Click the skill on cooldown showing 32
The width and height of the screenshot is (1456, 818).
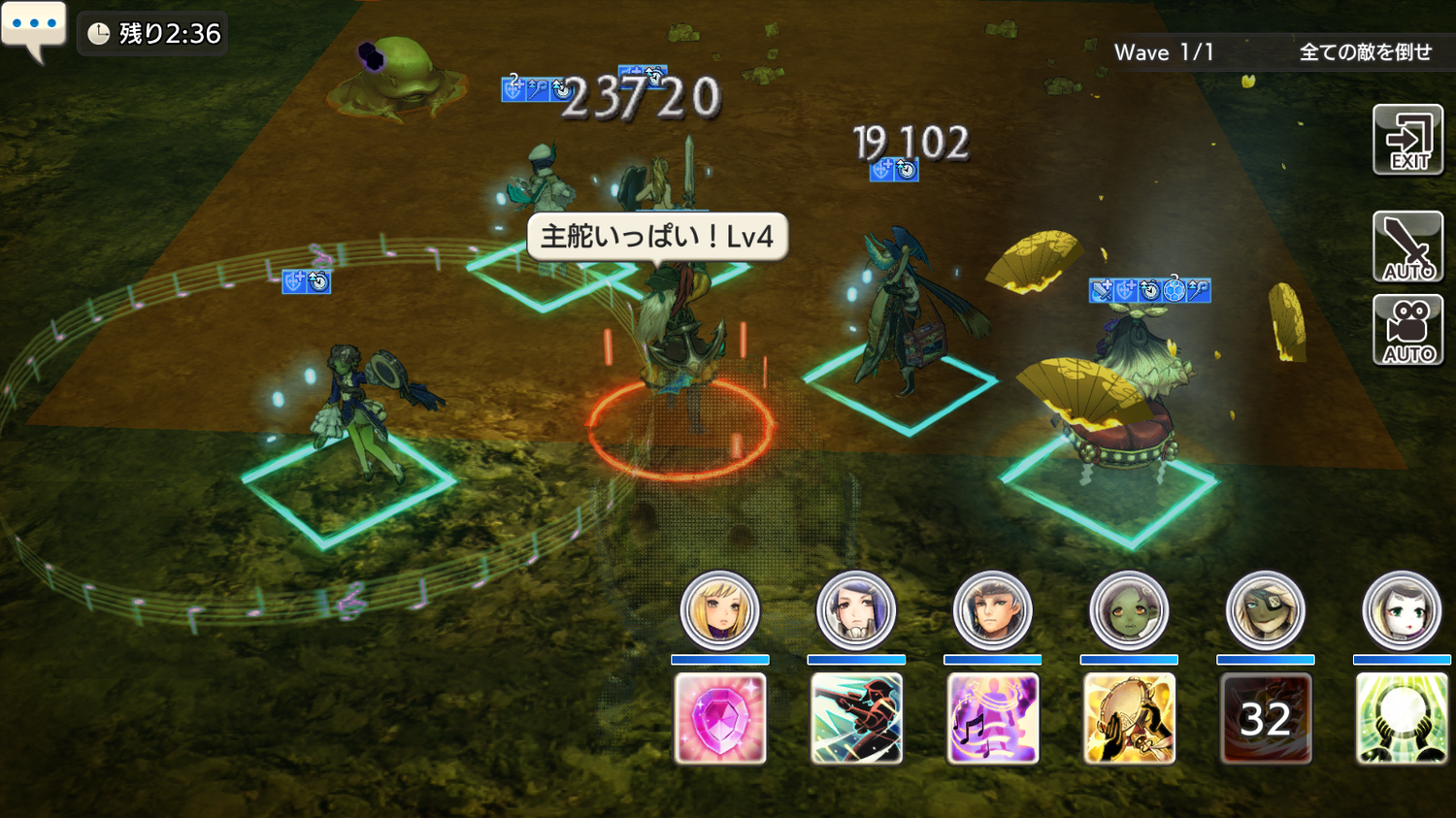pyautogui.click(x=1265, y=718)
